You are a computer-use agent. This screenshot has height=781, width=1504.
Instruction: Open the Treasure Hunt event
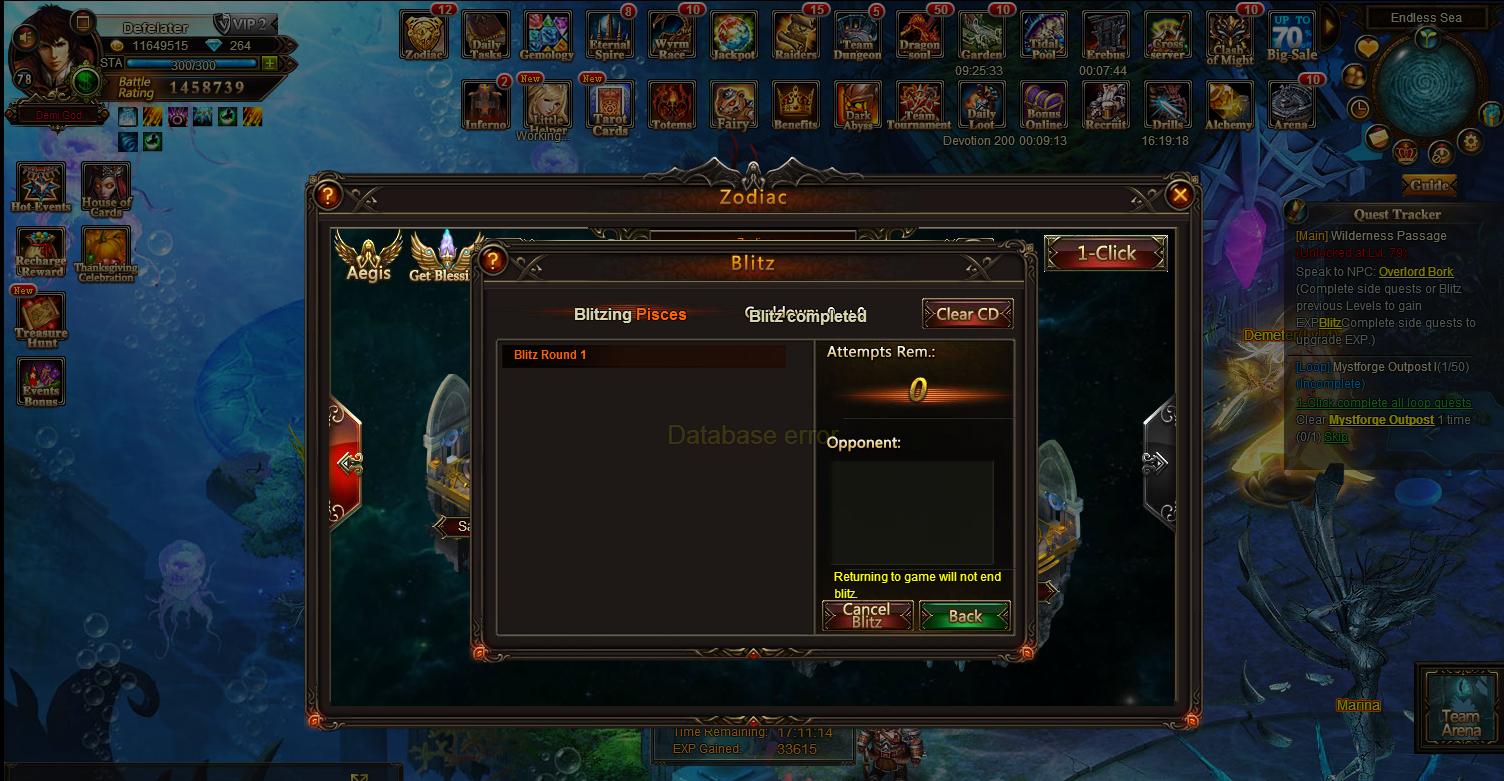pos(41,320)
